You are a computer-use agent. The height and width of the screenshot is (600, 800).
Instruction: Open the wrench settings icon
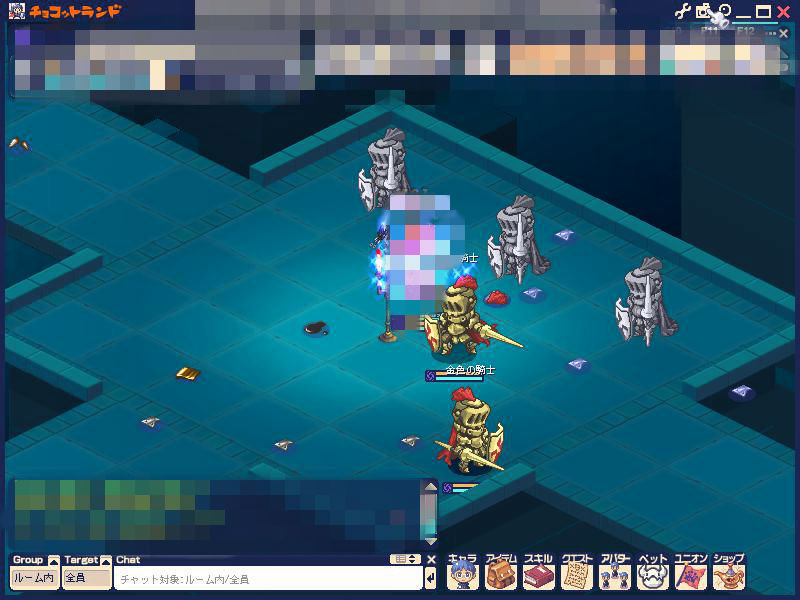(x=683, y=12)
